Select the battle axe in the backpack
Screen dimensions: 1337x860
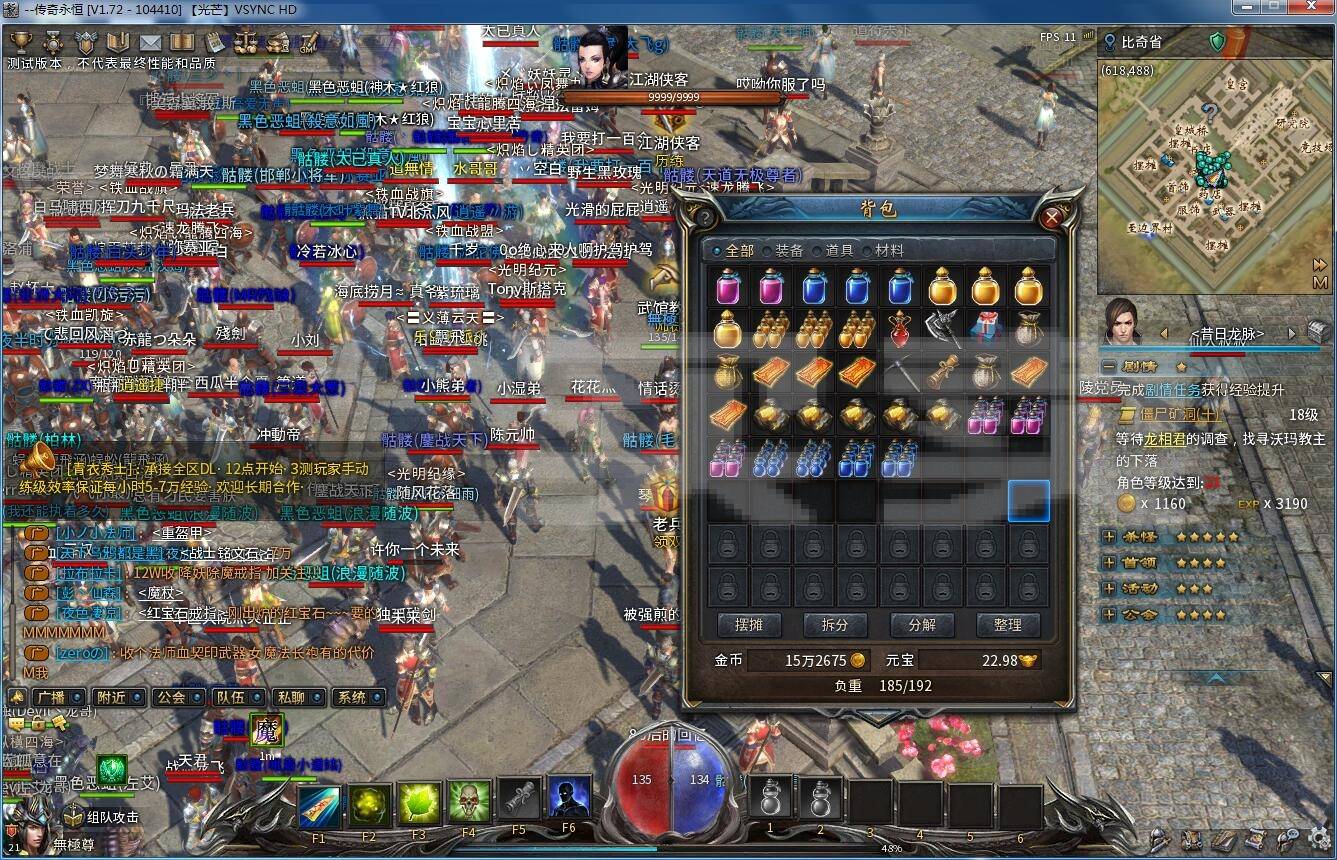pyautogui.click(x=942, y=329)
